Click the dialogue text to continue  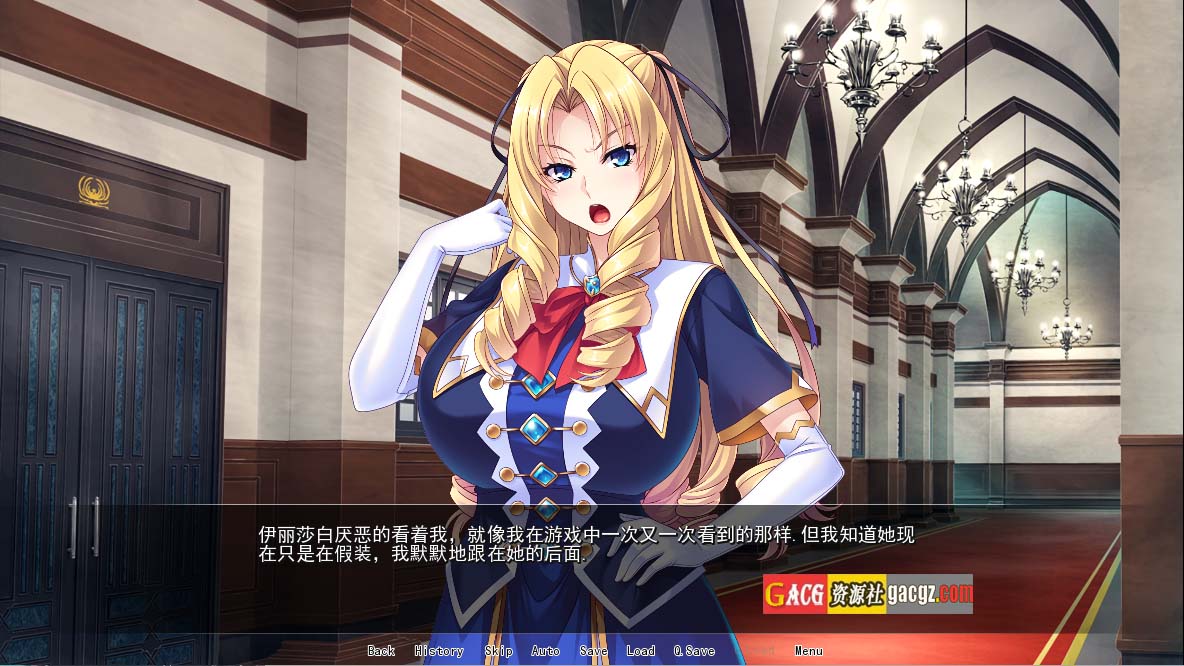pos(586,544)
